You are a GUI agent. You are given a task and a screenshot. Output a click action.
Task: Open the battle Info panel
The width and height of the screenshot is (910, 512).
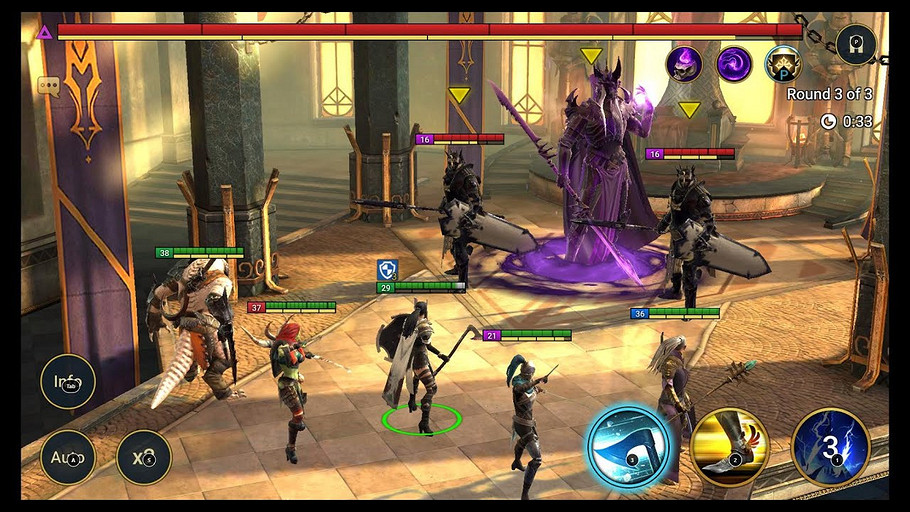pos(68,381)
